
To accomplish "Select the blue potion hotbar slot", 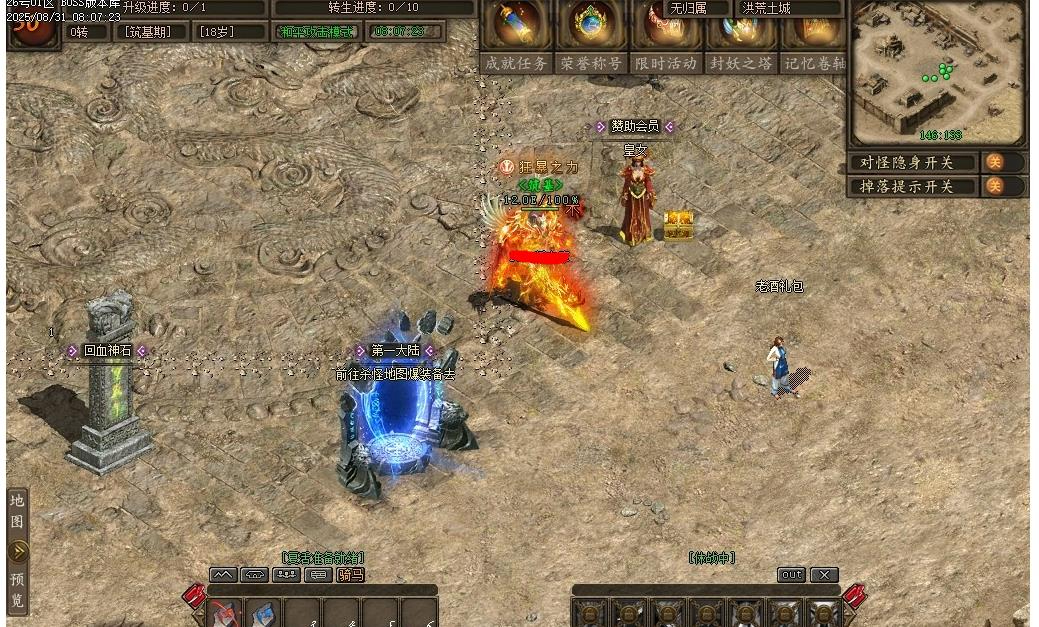I will (265, 614).
